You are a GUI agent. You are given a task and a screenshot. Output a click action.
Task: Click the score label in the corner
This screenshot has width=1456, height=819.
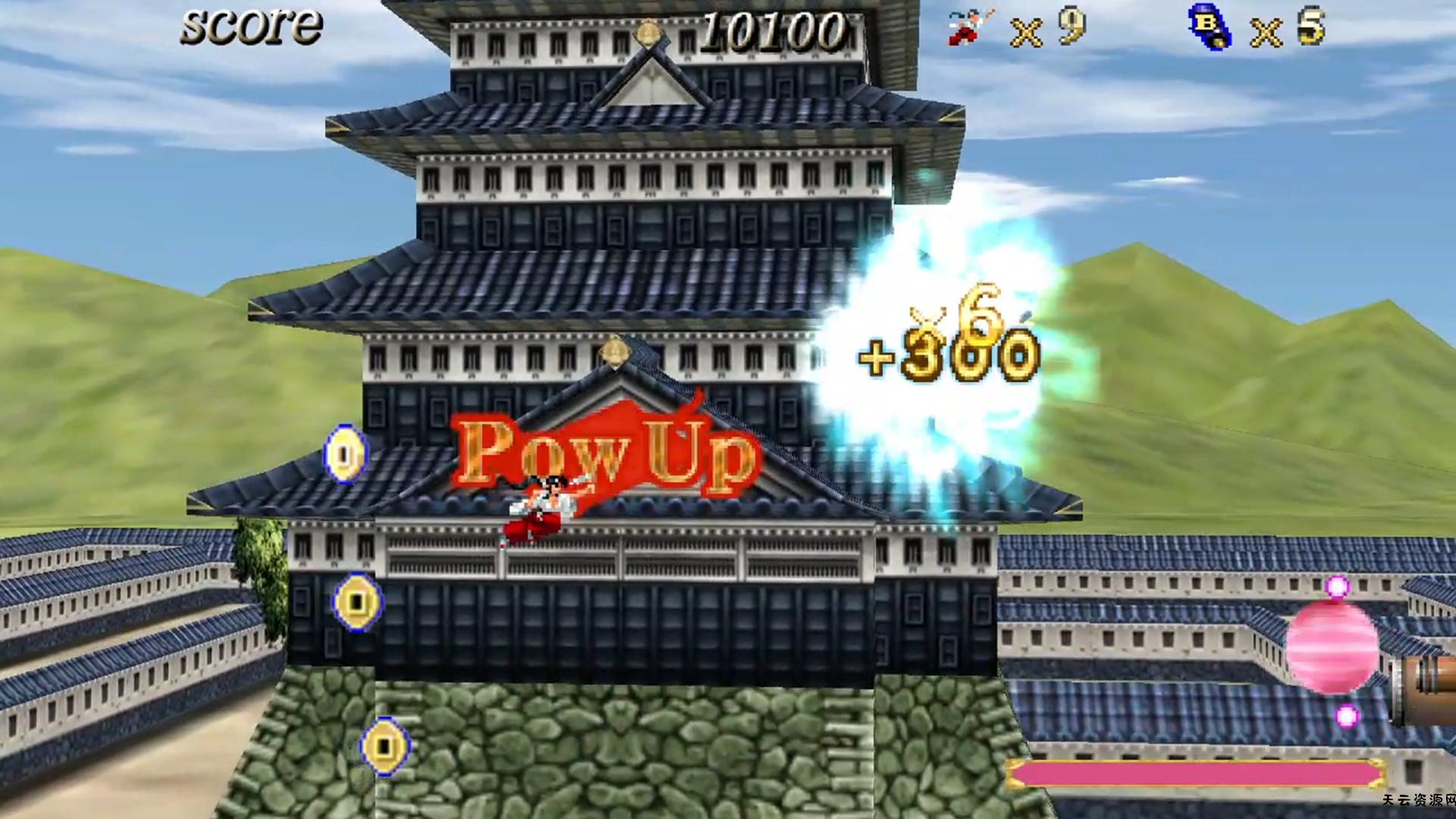click(249, 26)
